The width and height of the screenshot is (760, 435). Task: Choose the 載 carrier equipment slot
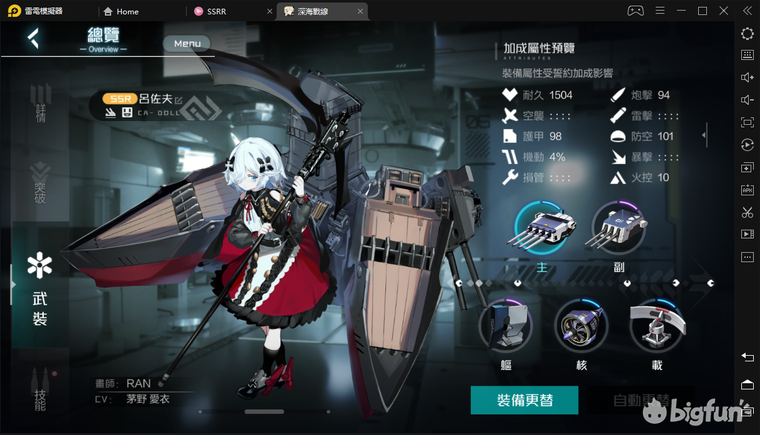click(656, 330)
